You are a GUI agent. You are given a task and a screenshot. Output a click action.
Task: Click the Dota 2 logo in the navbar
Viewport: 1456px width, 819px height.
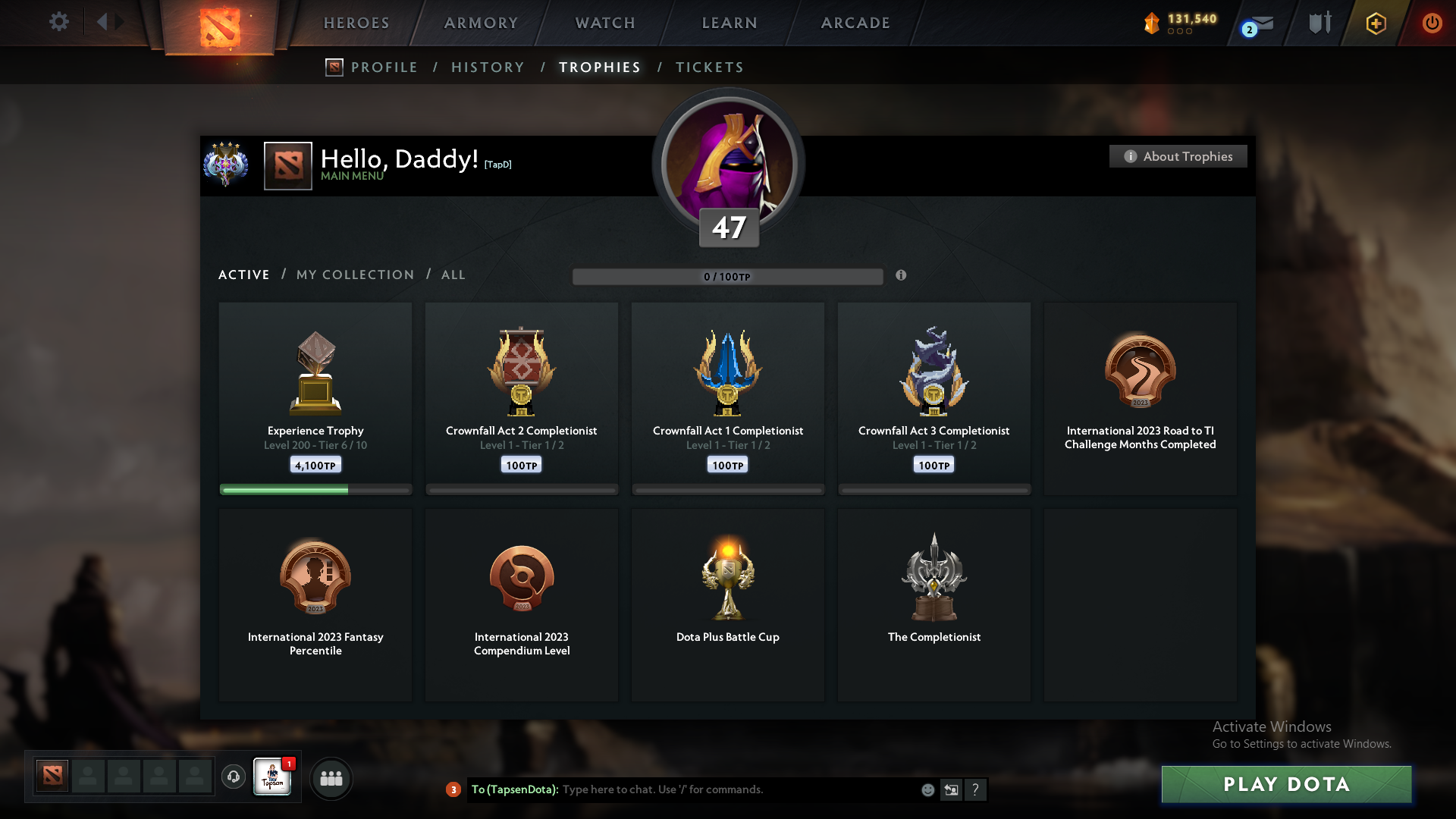pyautogui.click(x=221, y=23)
